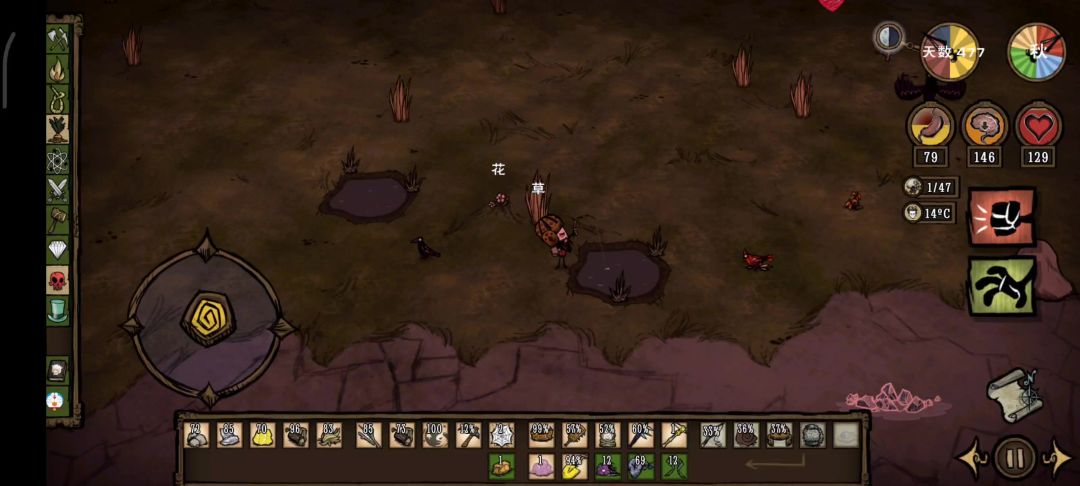Open the Dress green top hat tab
The height and width of the screenshot is (486, 1080).
[57, 310]
